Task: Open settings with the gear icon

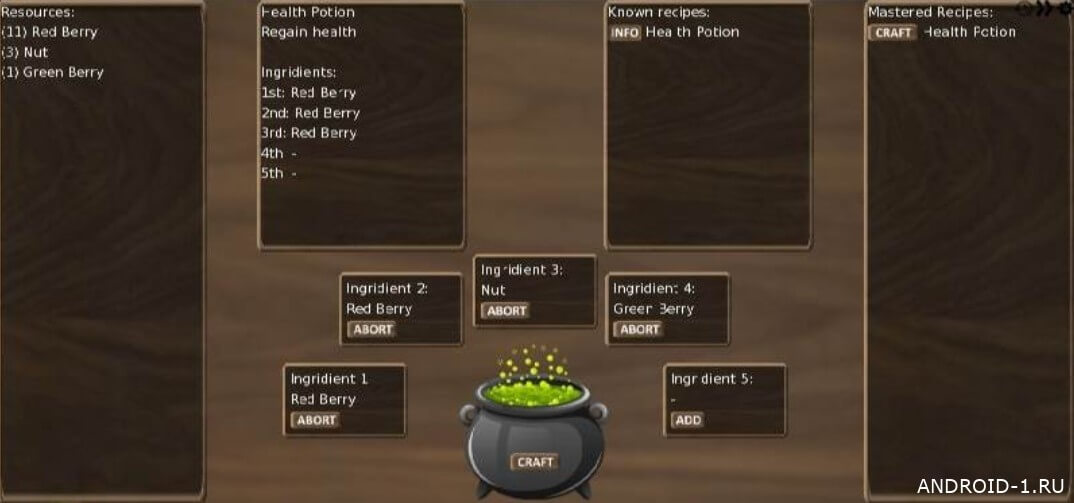Action: (x=1064, y=9)
